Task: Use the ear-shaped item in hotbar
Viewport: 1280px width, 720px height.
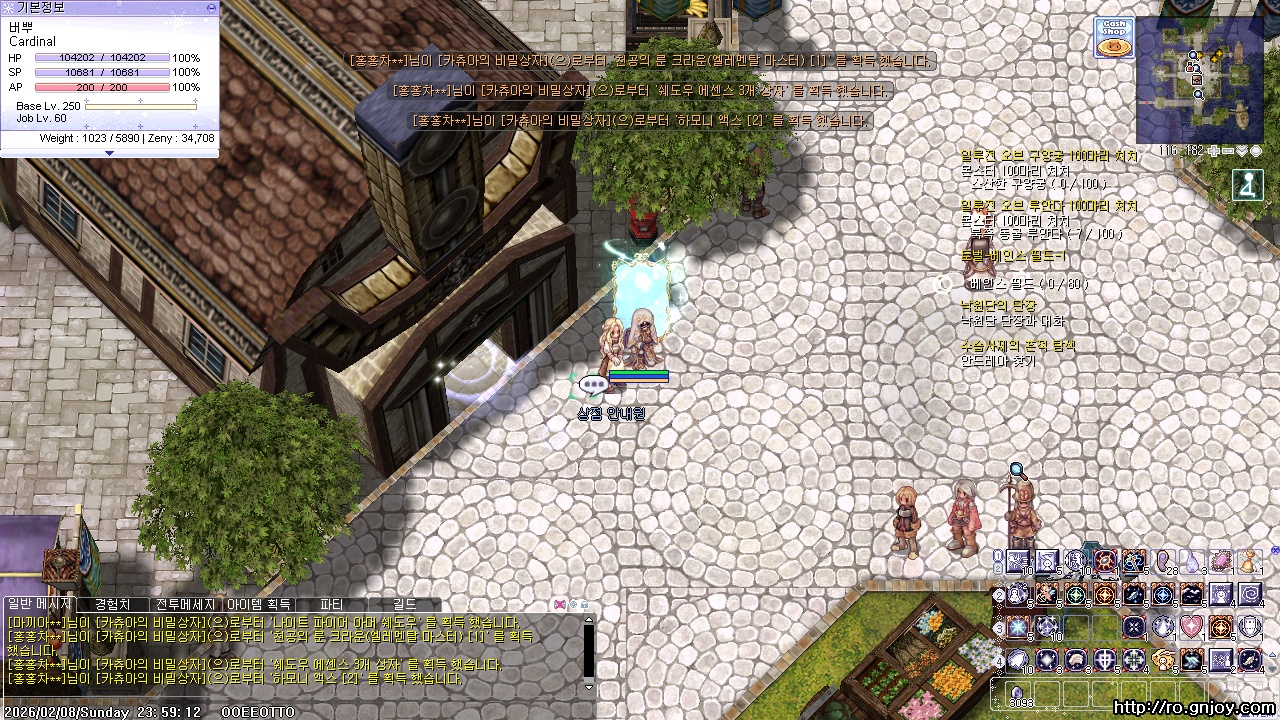Action: [x=1163, y=563]
